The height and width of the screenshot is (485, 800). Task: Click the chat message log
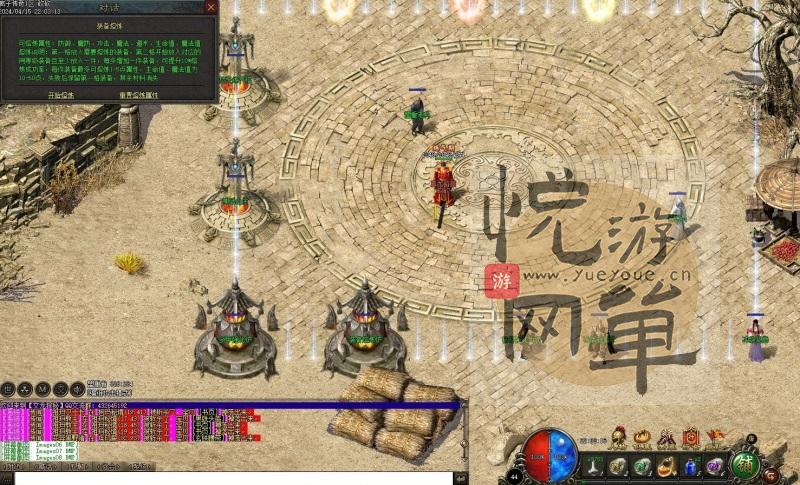[230, 428]
